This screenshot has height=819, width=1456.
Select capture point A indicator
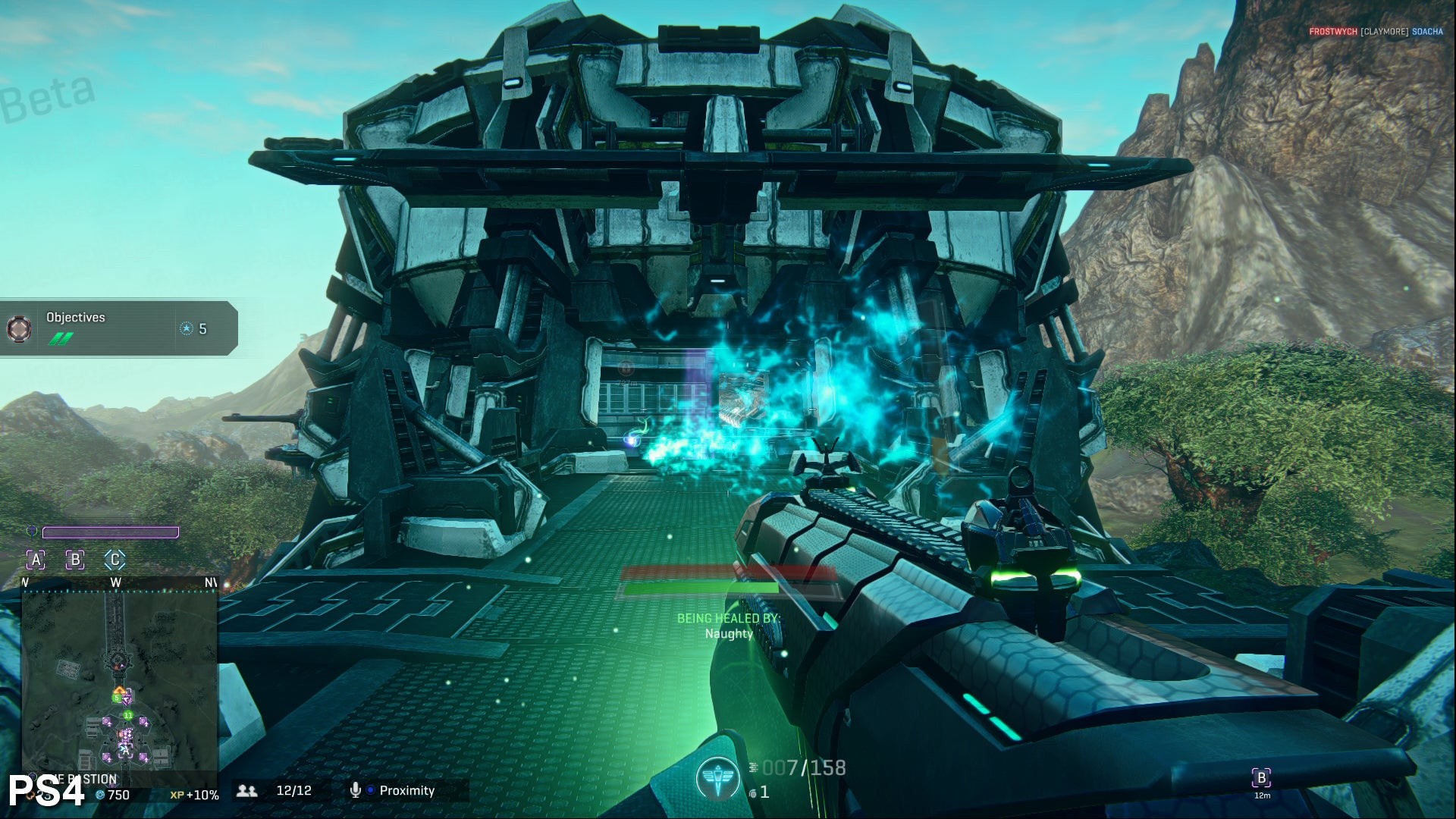click(36, 560)
